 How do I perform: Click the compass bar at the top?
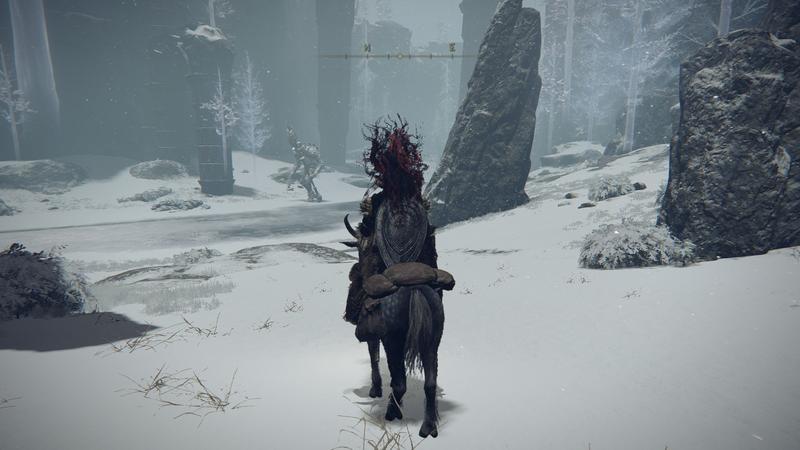[398, 55]
